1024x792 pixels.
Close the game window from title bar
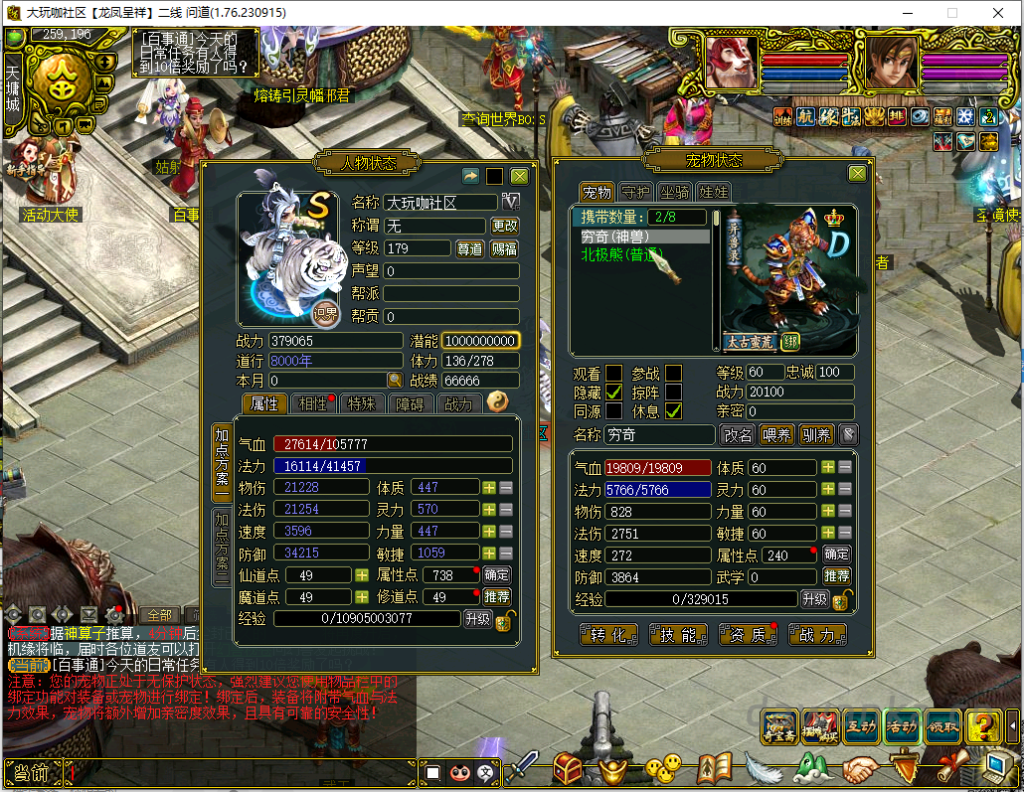pyautogui.click(x=998, y=13)
